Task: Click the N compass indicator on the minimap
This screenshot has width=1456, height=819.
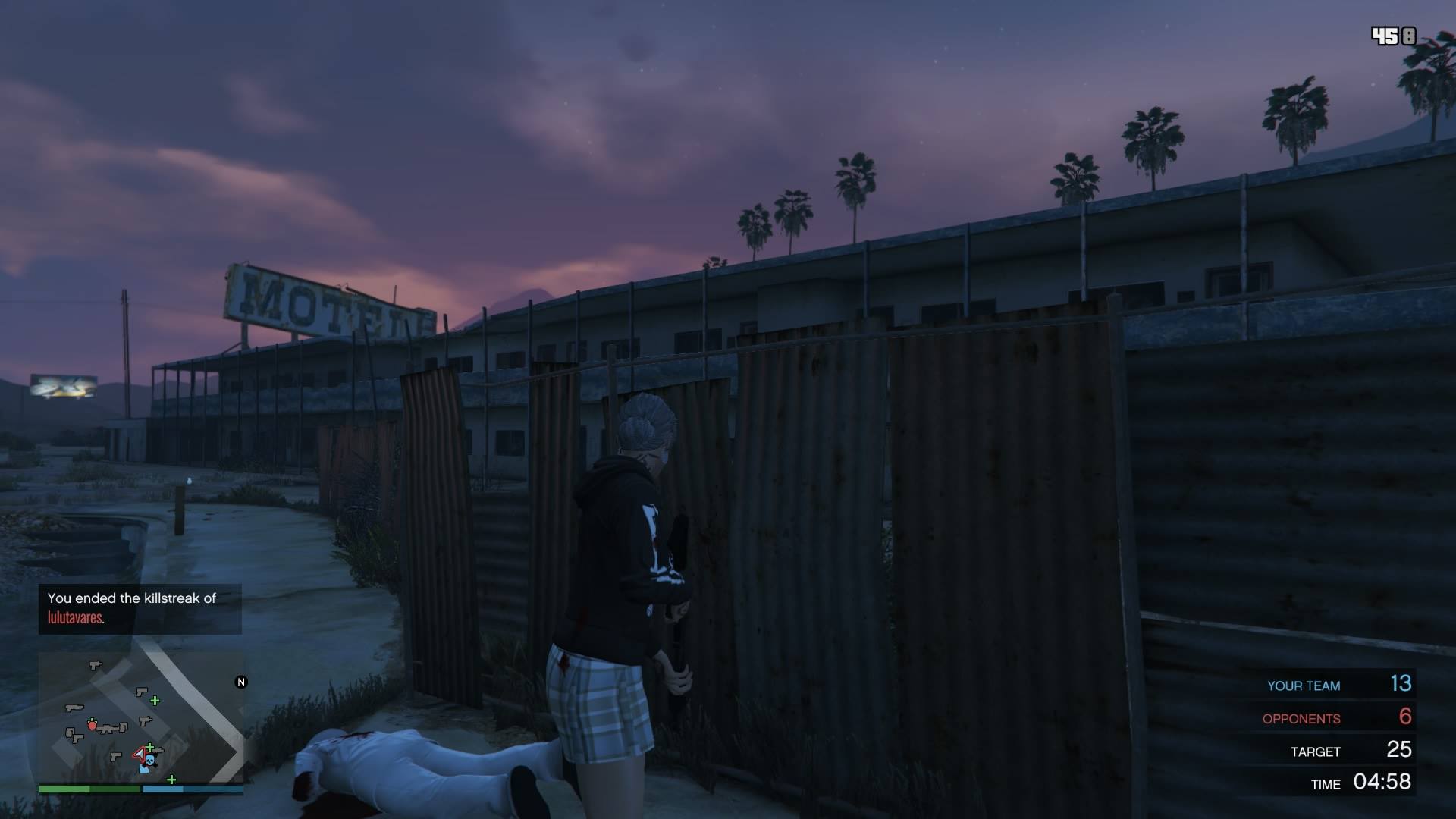Action: coord(241,681)
